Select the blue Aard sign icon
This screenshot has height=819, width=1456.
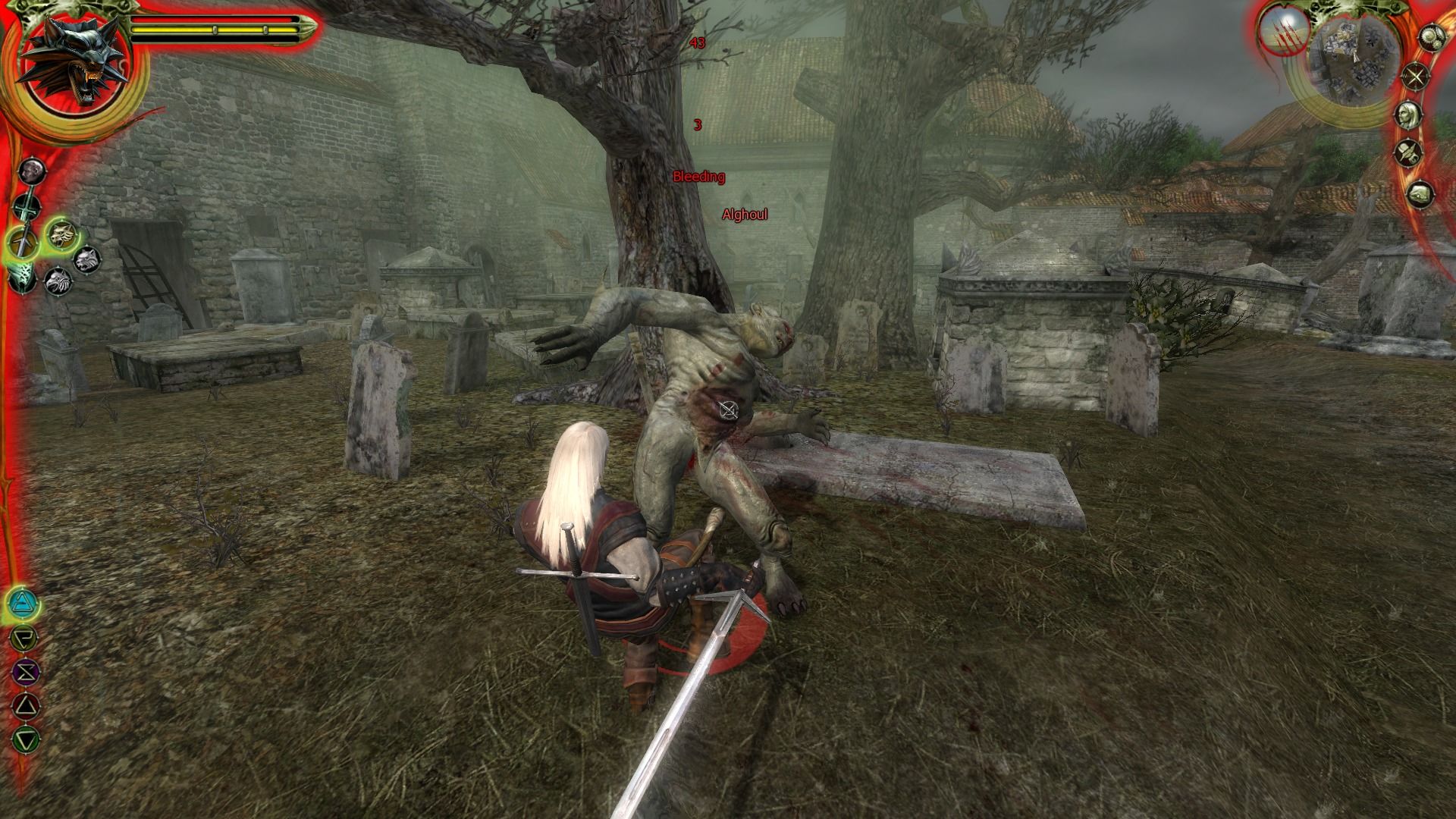click(x=21, y=602)
